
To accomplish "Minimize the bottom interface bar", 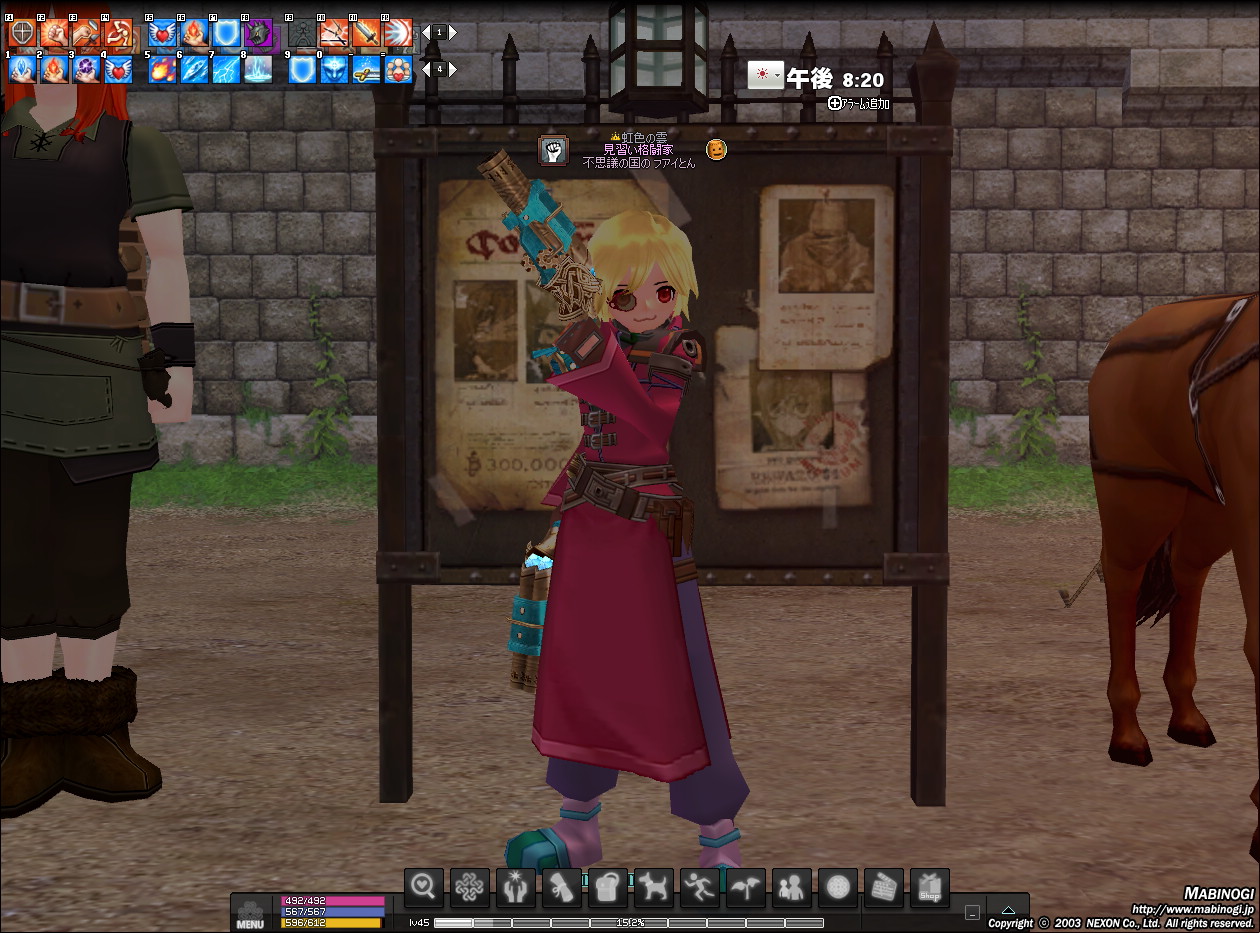I will 973,912.
